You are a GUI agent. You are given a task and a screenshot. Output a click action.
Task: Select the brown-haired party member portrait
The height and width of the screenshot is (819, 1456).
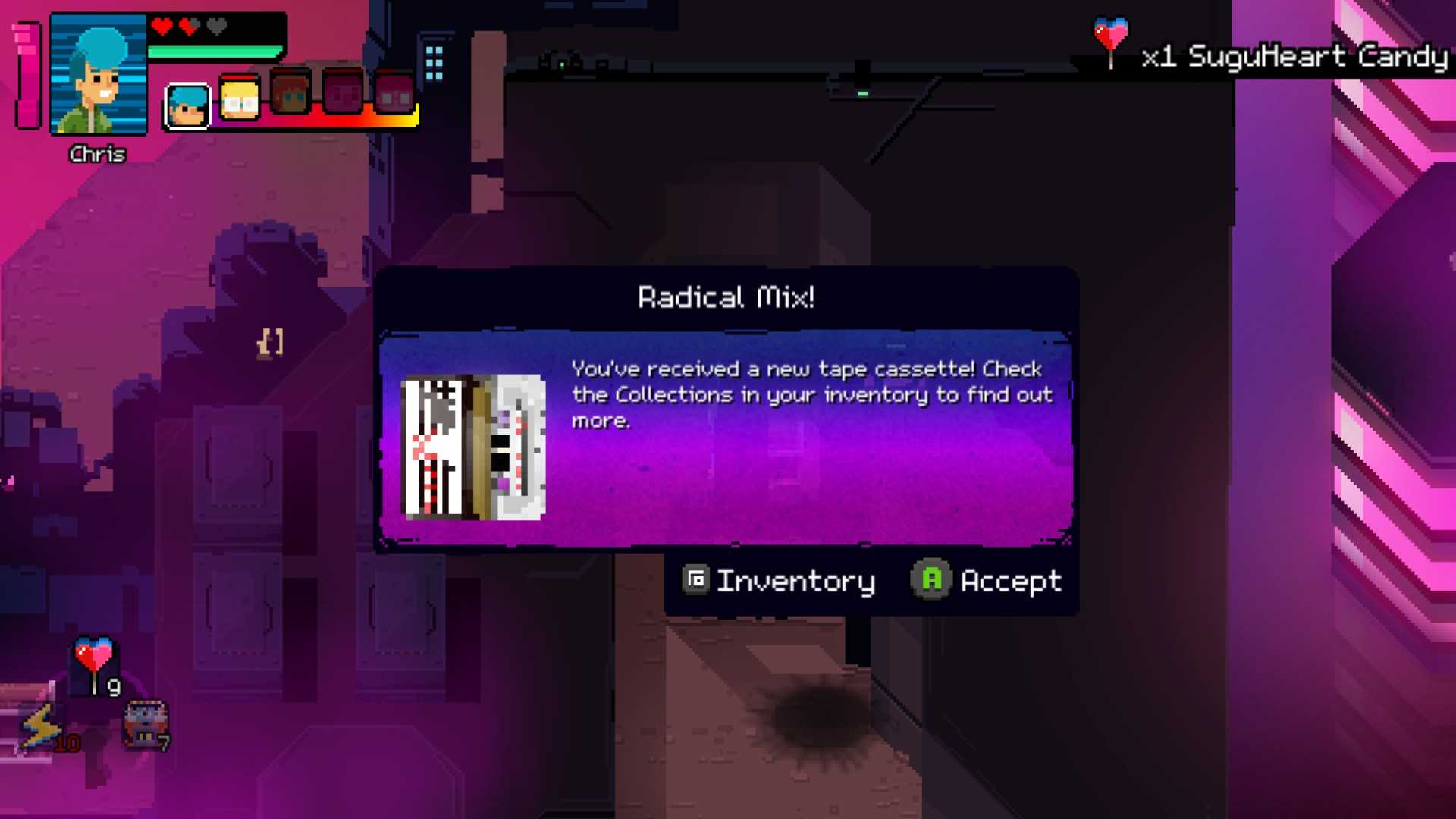pyautogui.click(x=290, y=93)
